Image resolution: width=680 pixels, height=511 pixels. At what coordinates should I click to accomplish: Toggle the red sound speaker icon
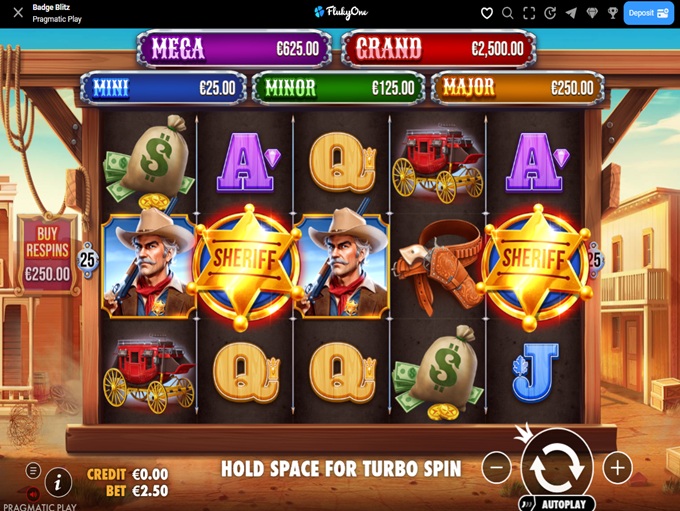tap(33, 494)
